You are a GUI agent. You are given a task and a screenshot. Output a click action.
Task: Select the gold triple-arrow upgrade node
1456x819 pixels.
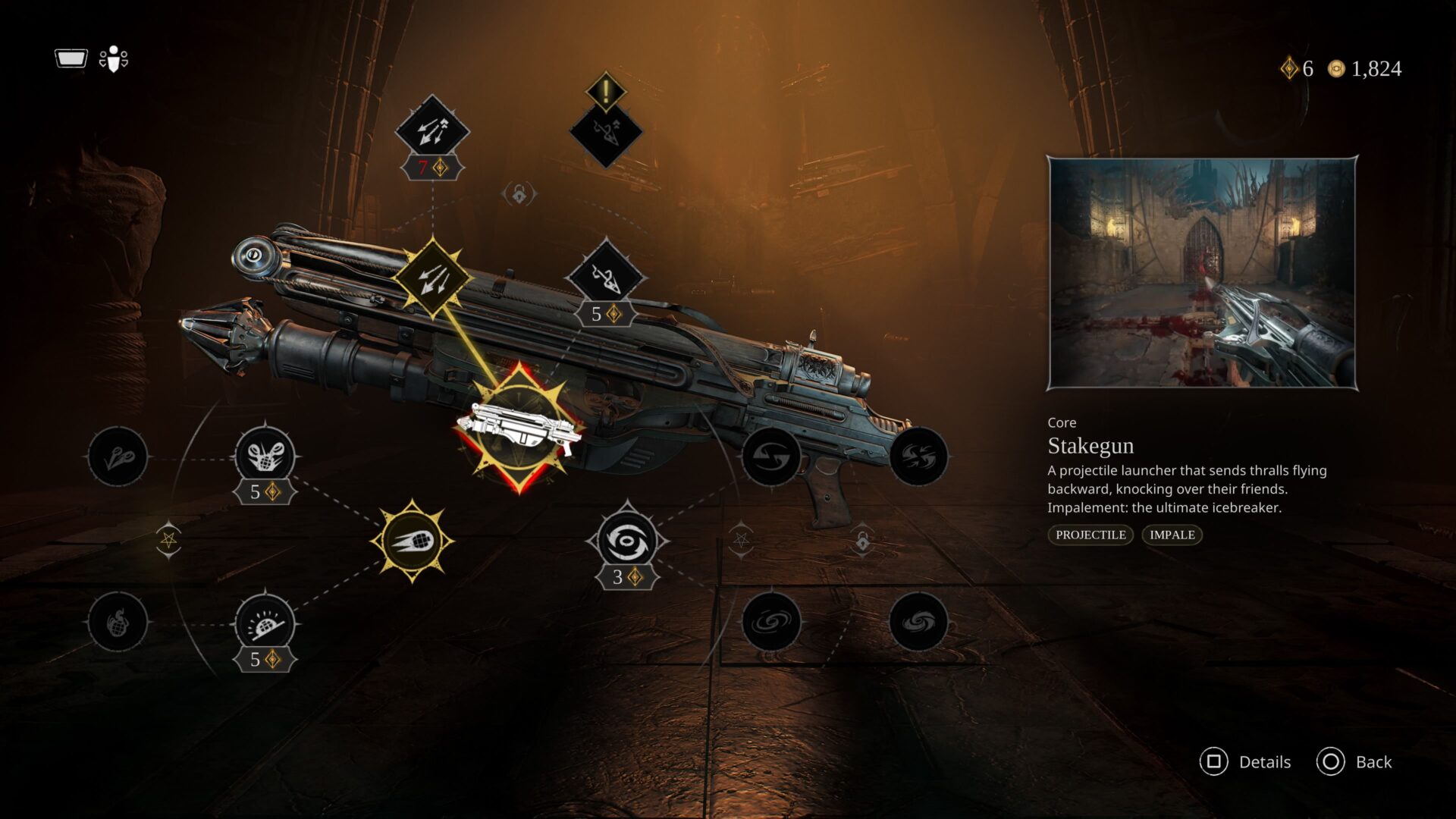(x=432, y=278)
